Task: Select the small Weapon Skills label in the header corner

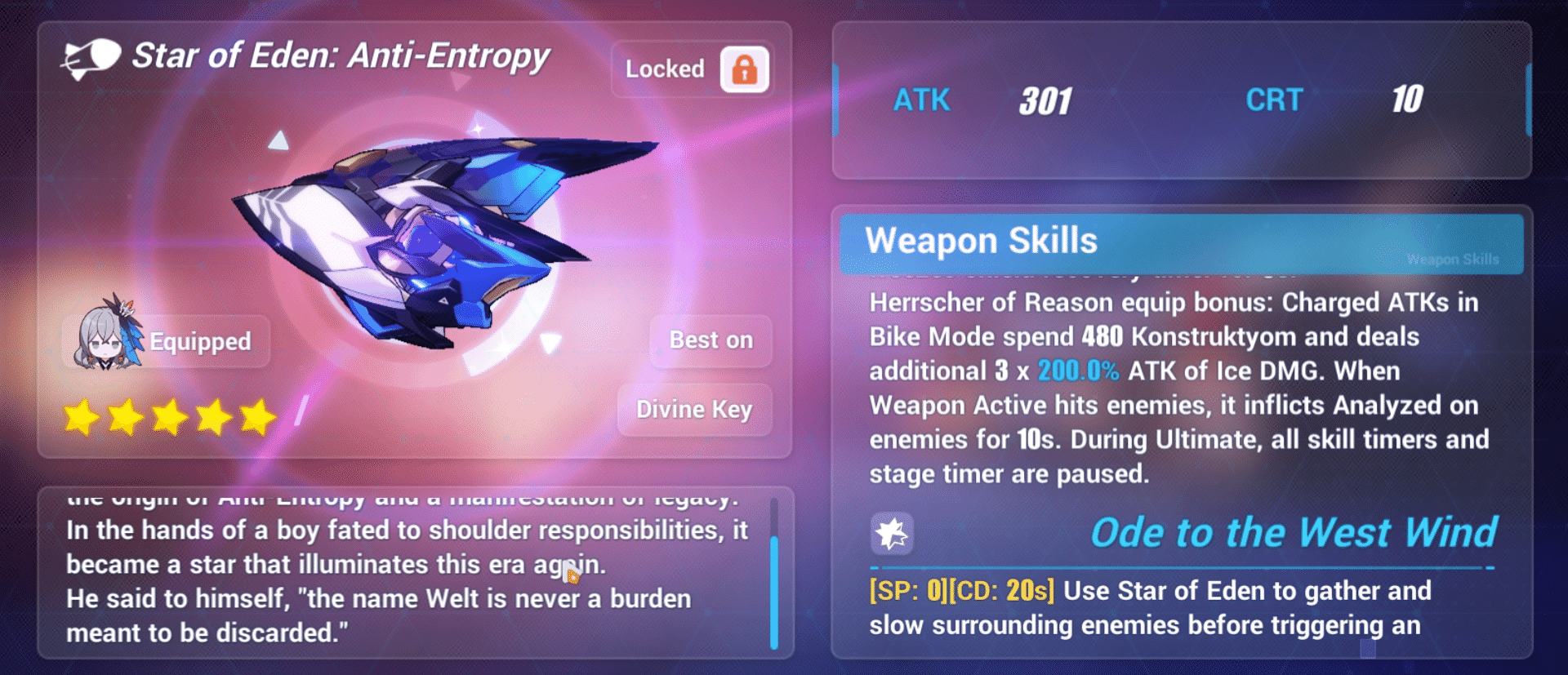Action: 1452,259
